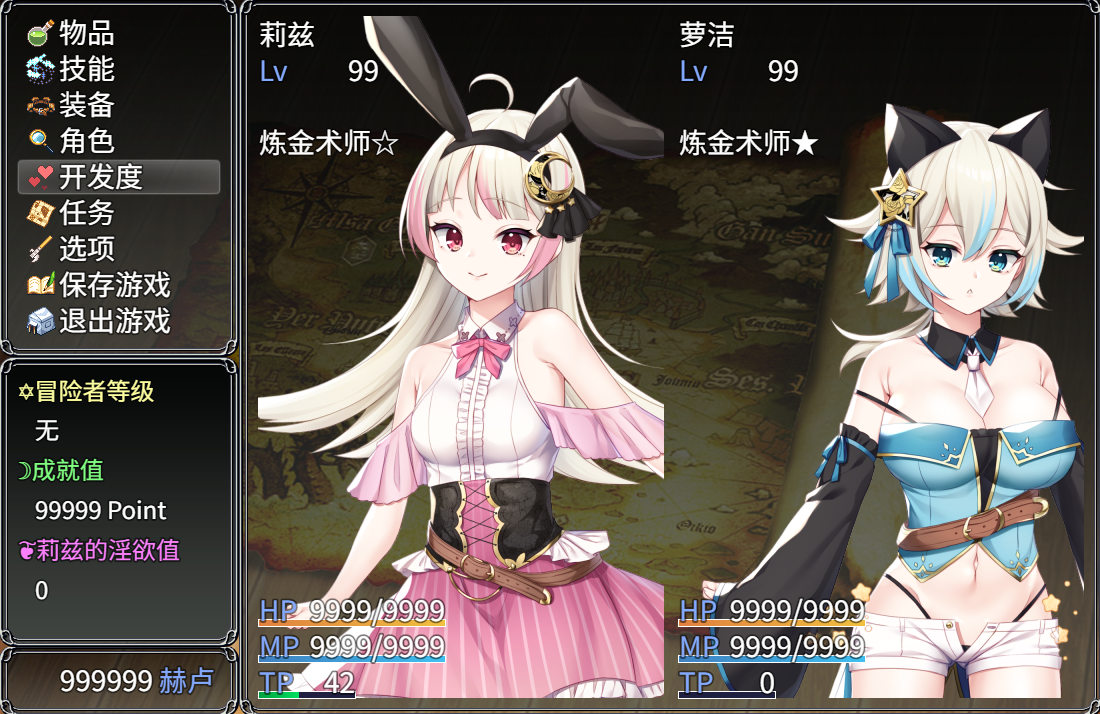The width and height of the screenshot is (1100, 714).
Task: Choose 保存游戏 to save the game
Action: [114, 285]
